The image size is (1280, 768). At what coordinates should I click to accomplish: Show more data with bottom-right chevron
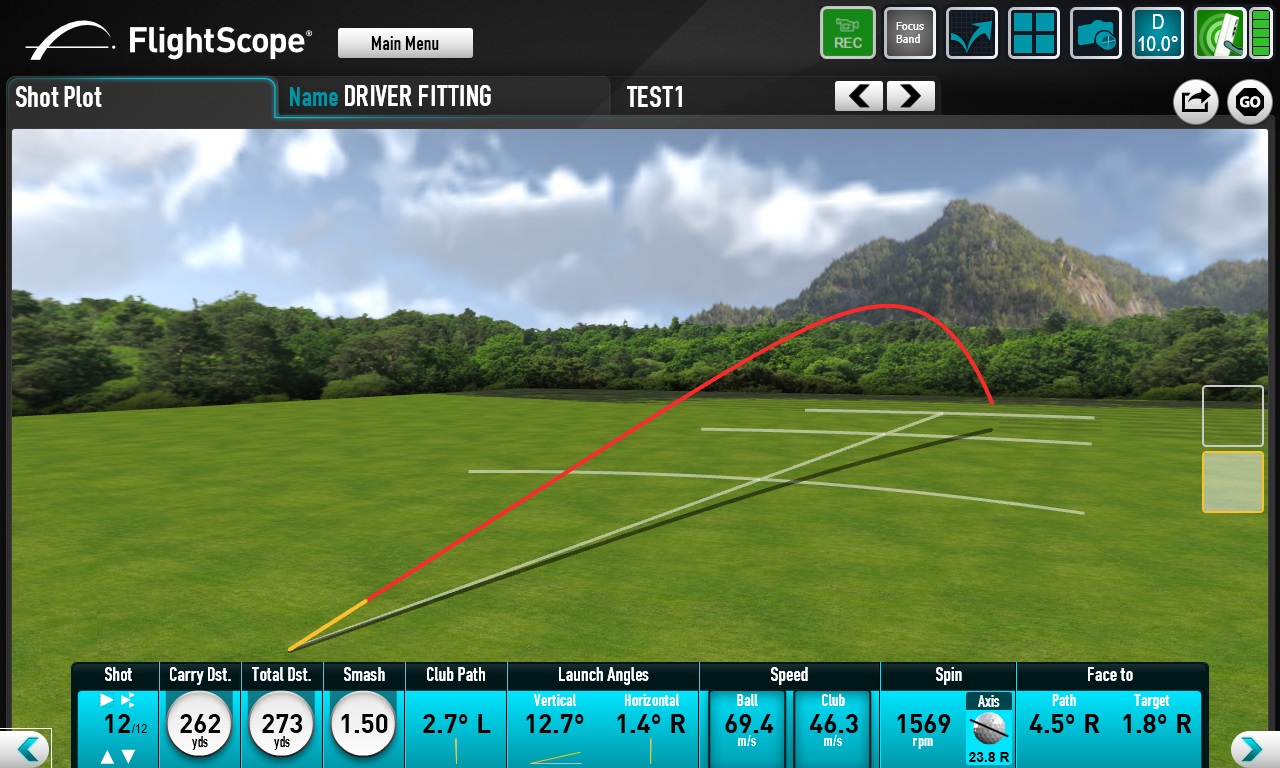click(1254, 749)
